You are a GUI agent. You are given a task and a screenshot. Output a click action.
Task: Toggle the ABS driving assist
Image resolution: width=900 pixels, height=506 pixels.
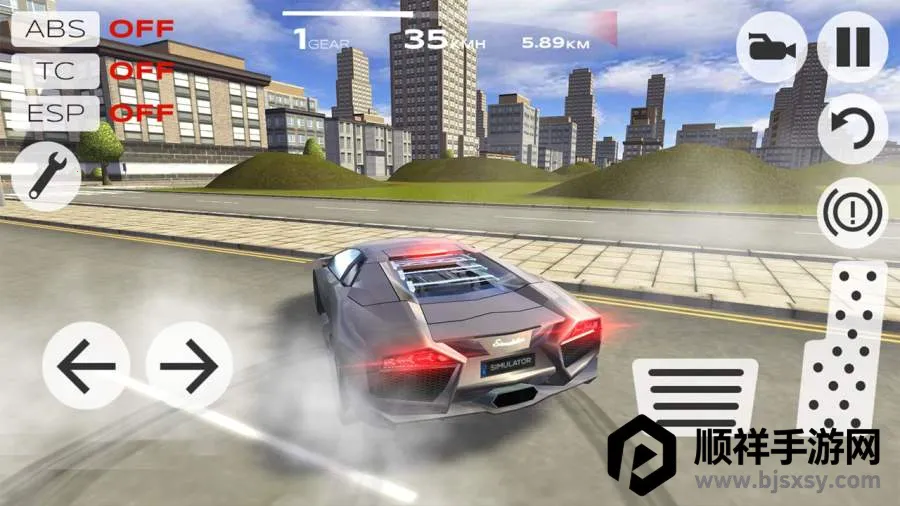pos(55,28)
